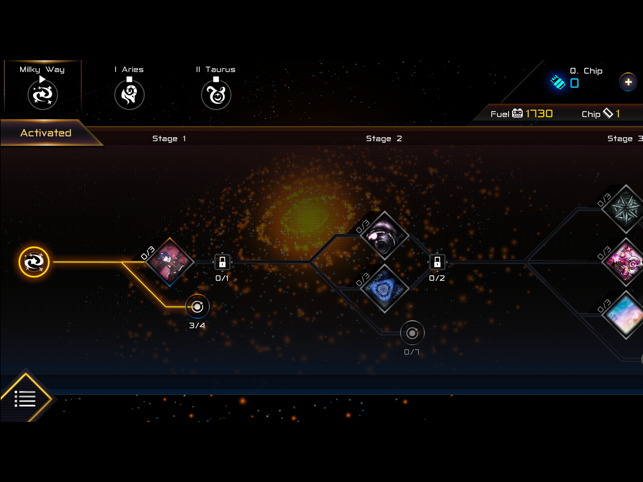Switch to the I Aries constellation
The width and height of the screenshot is (643, 482).
[129, 89]
